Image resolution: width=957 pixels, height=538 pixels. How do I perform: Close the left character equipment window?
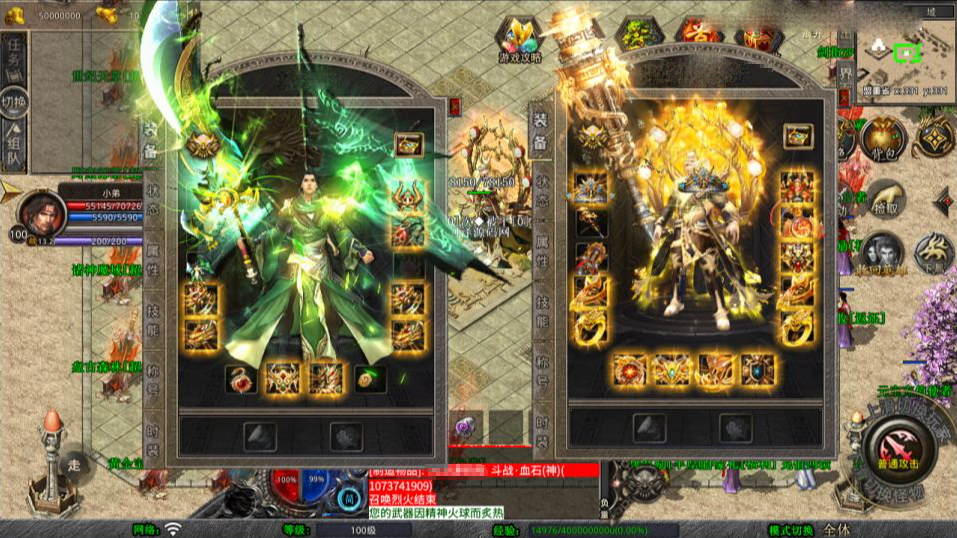[x=455, y=104]
